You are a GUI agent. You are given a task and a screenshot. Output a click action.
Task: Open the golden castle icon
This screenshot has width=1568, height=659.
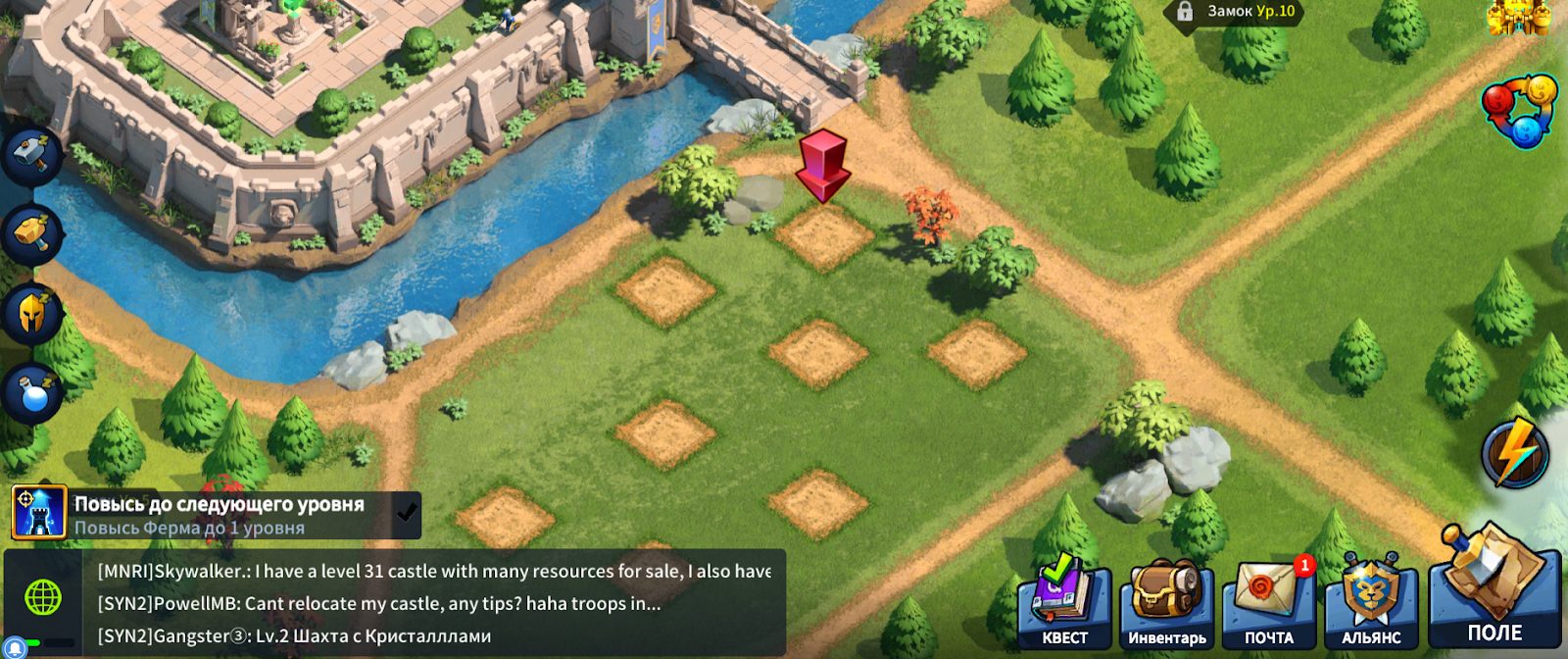point(1517,16)
